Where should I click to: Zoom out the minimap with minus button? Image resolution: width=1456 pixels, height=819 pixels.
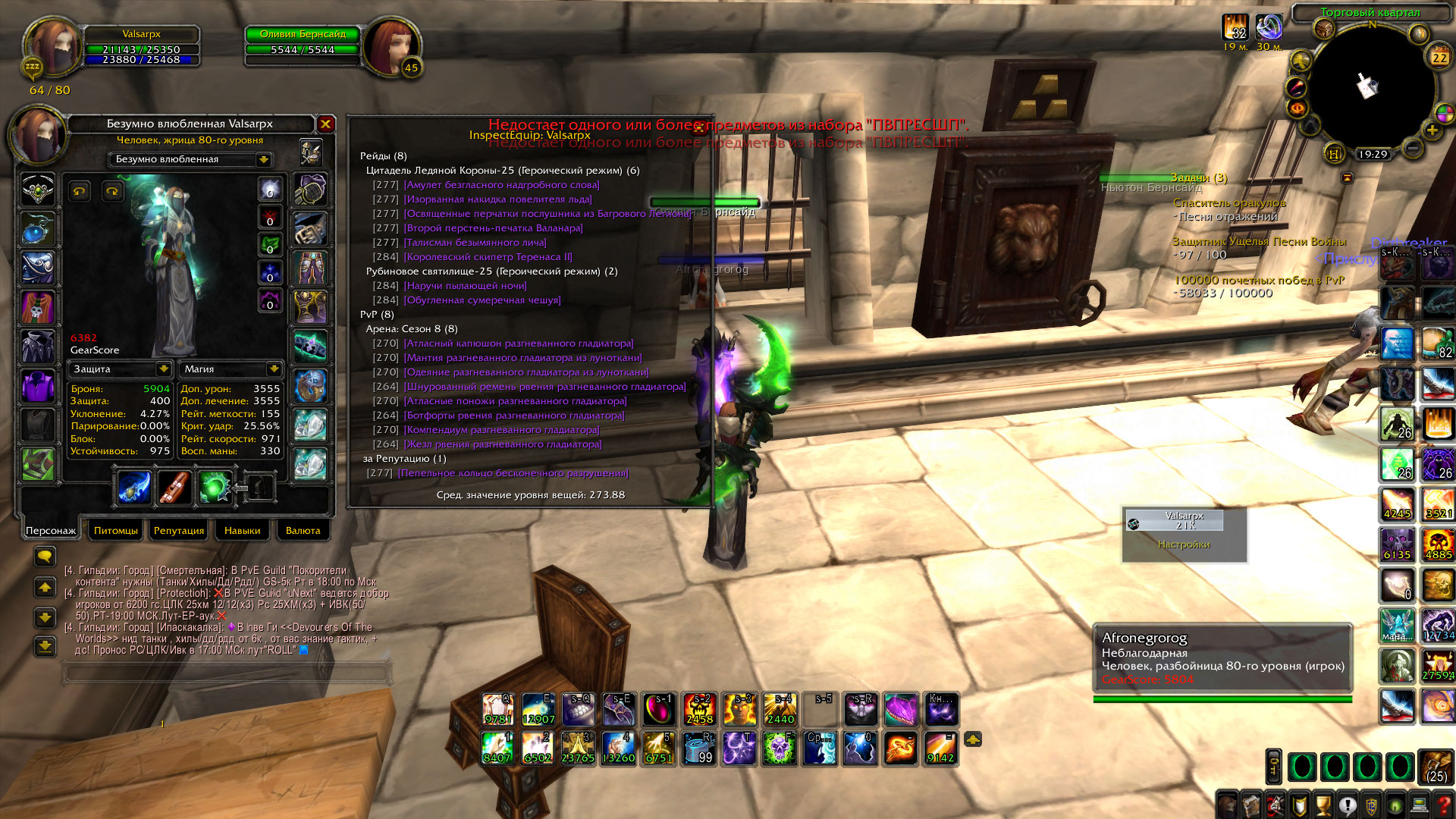[x=1411, y=149]
